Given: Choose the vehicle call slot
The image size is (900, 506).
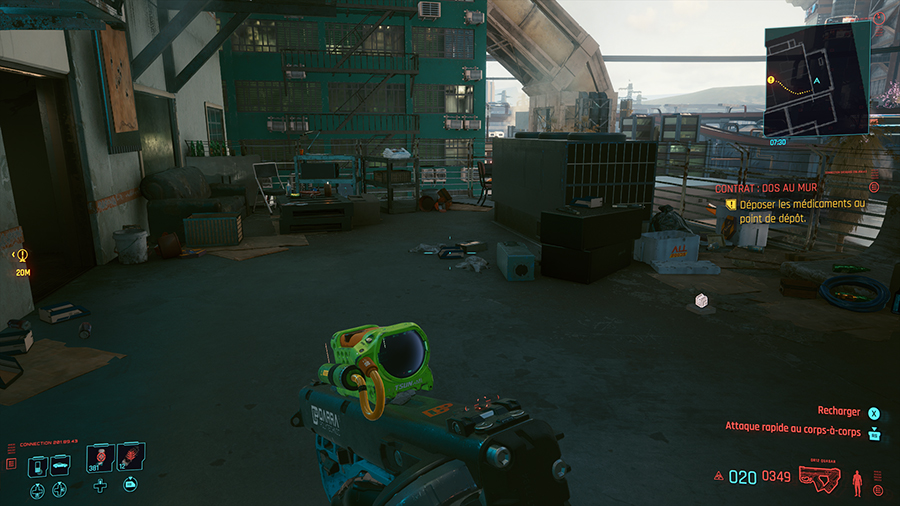Looking at the screenshot, I should point(59,465).
